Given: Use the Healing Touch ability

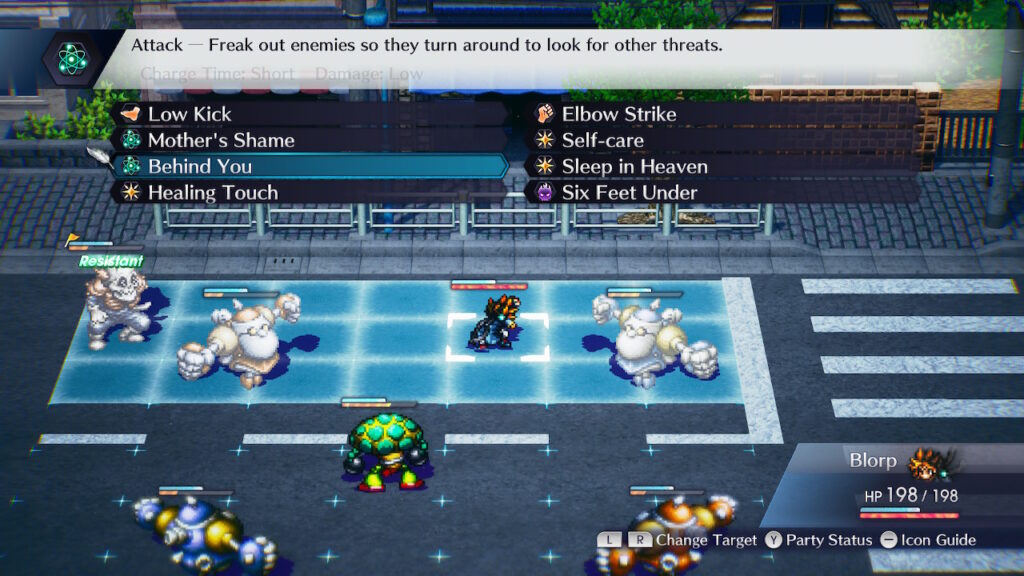Looking at the screenshot, I should point(212,192).
